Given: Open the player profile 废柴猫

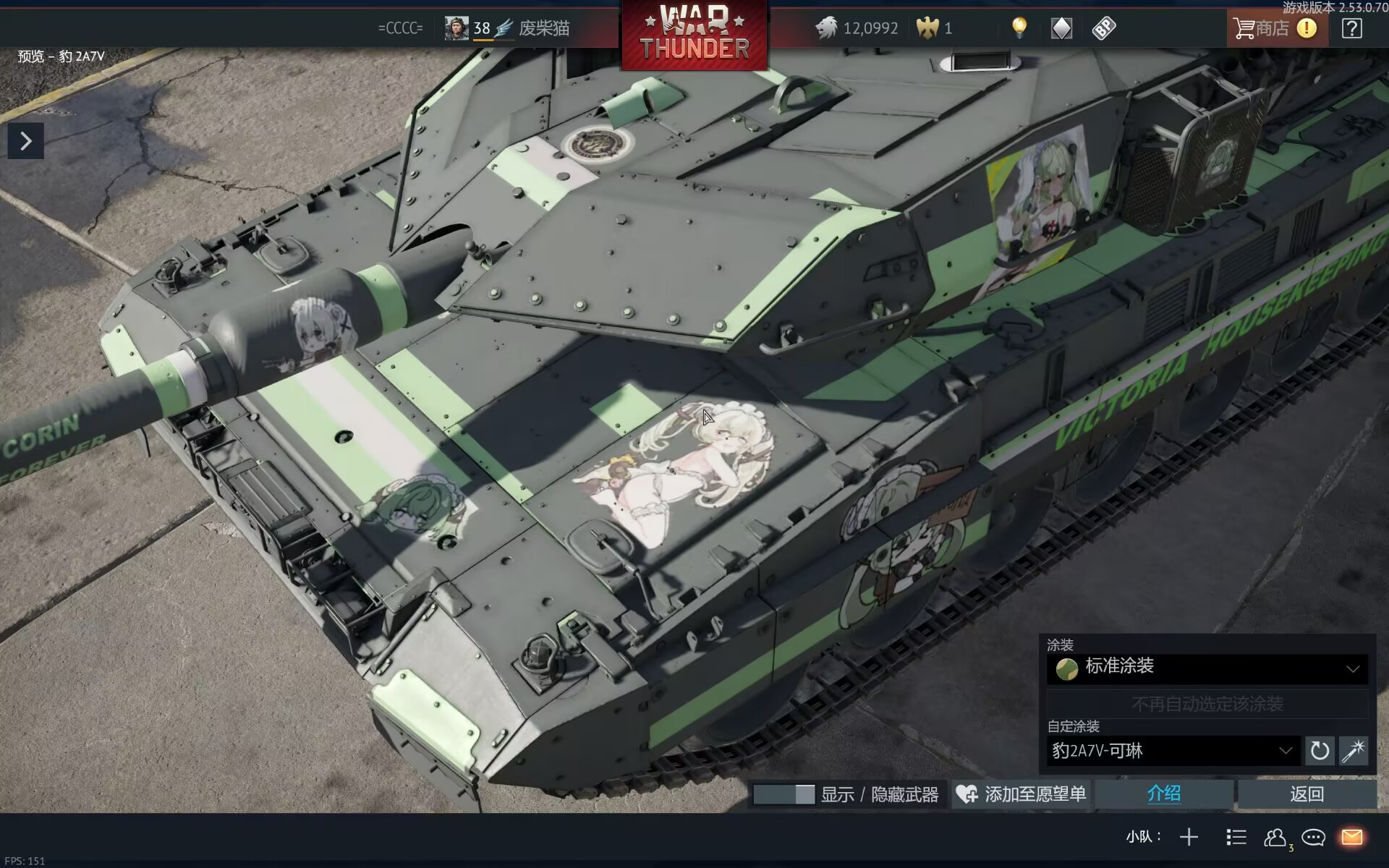Looking at the screenshot, I should (543, 28).
